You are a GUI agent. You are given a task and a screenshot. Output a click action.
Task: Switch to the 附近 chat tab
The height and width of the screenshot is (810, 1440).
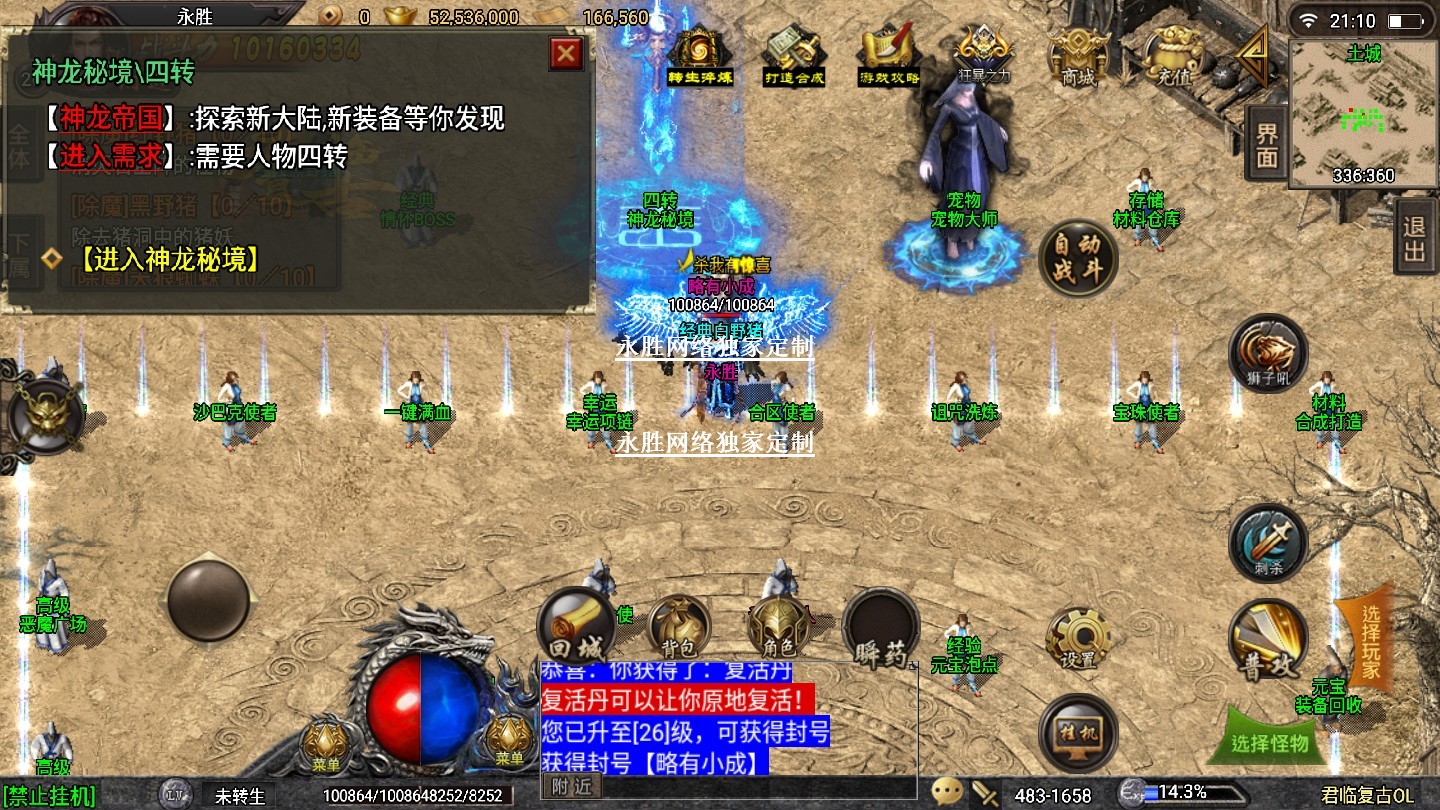(571, 787)
